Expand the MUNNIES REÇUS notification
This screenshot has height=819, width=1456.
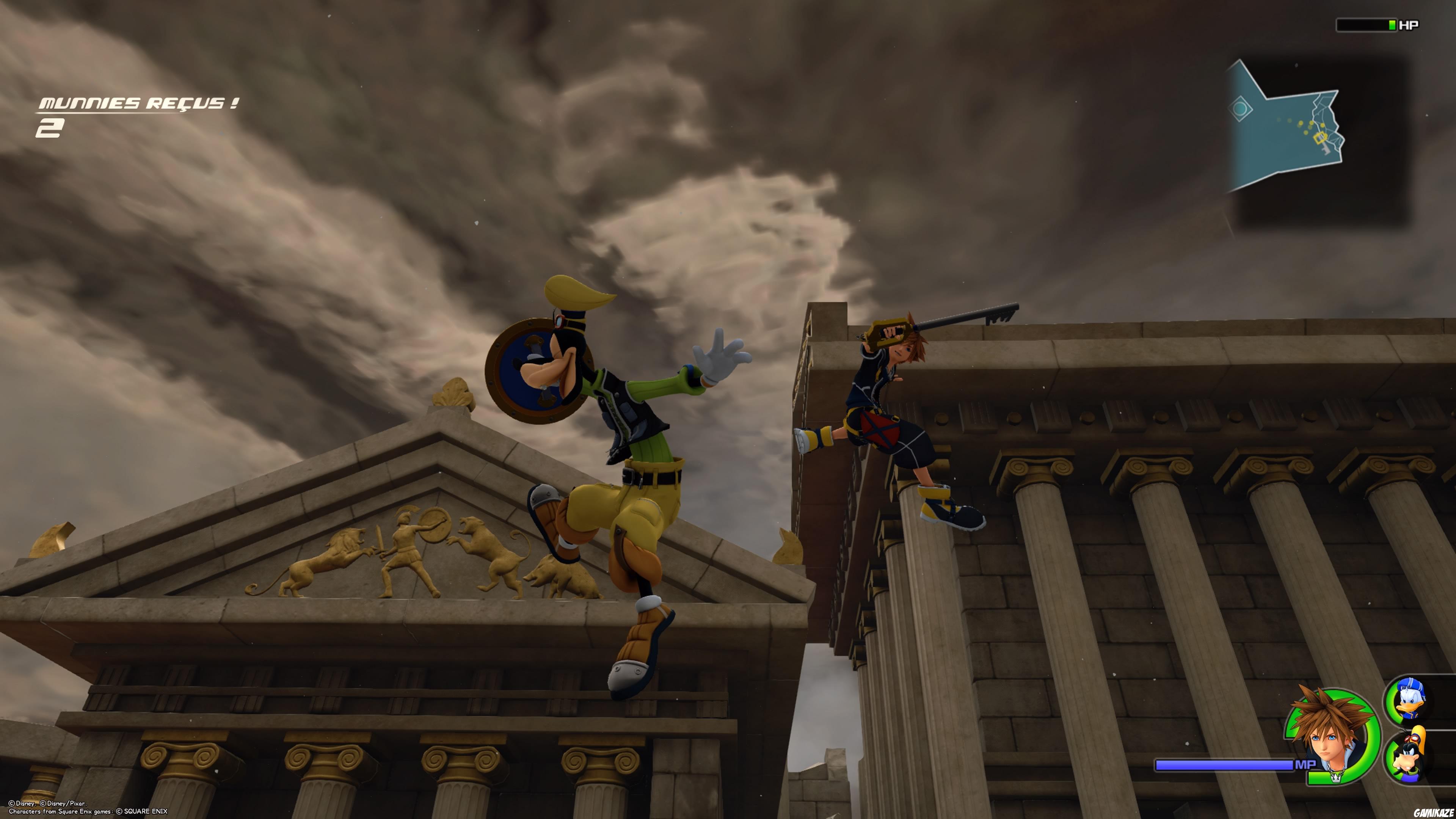(138, 104)
